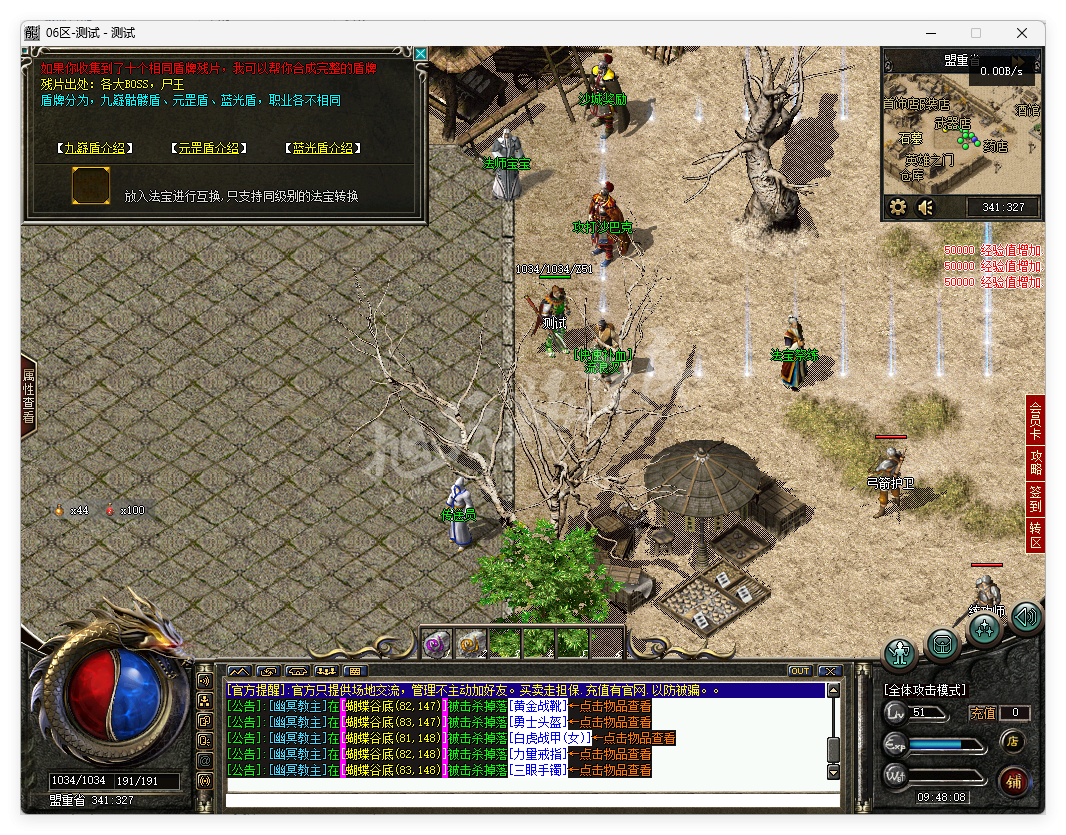Toggle sound with the minimap speaker icon
This screenshot has width=1066, height=835.
pyautogui.click(x=926, y=207)
